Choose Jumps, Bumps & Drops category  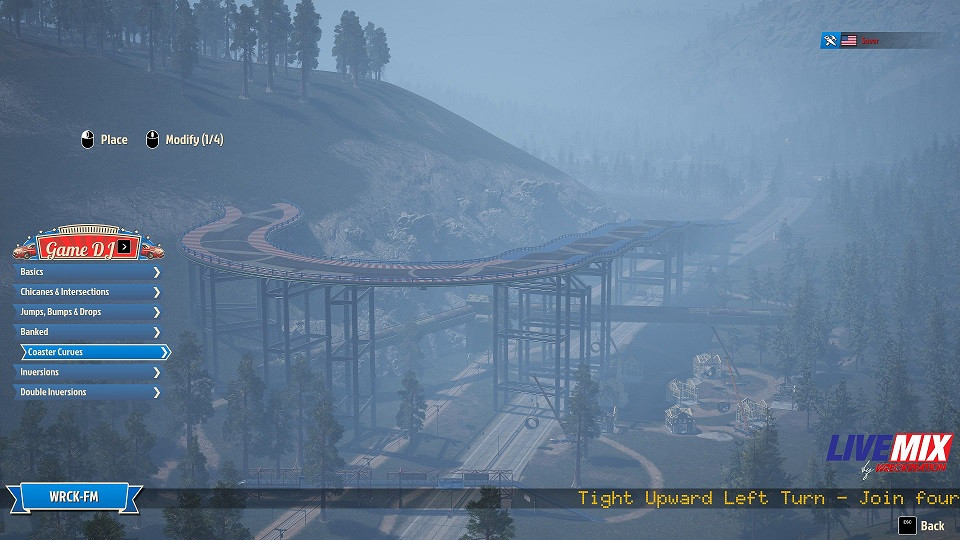pos(87,312)
